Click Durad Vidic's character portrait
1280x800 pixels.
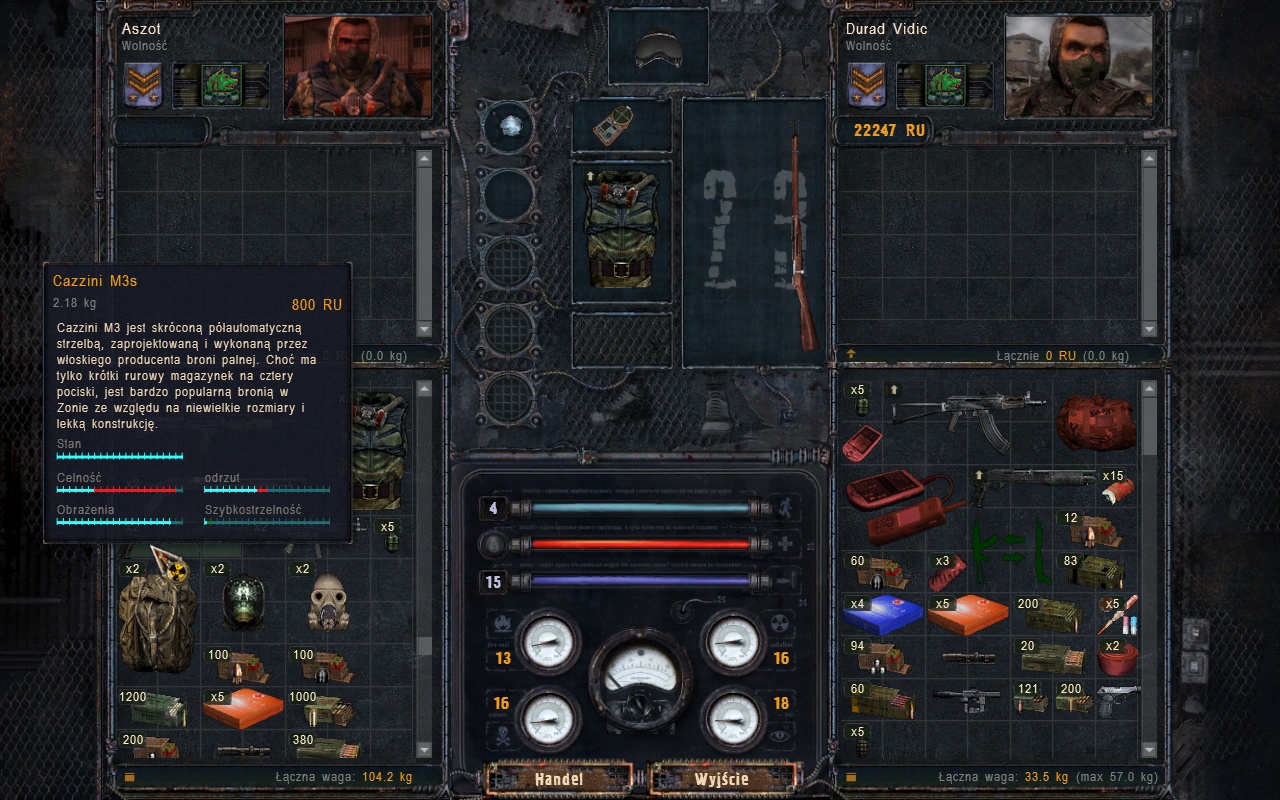[x=1078, y=66]
